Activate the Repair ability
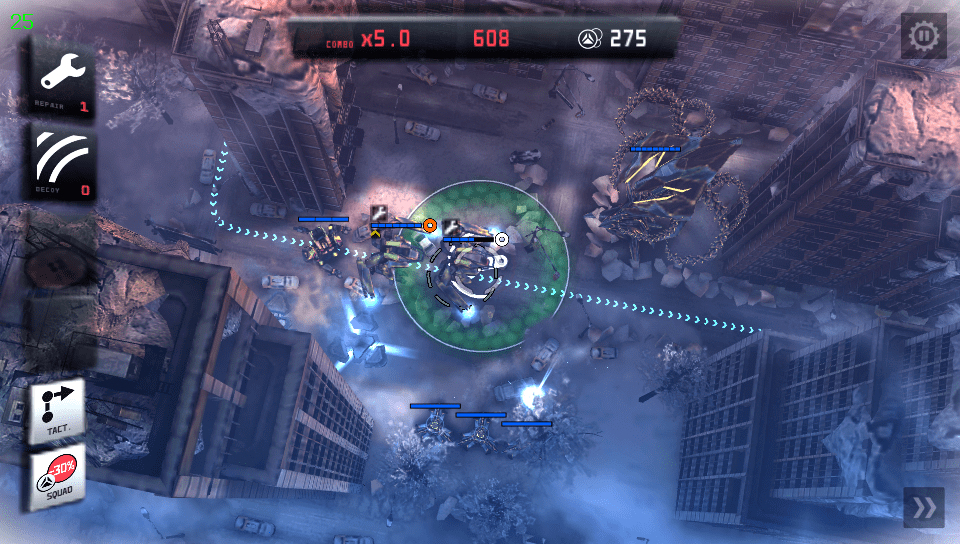This screenshot has height=544, width=960. click(x=63, y=78)
